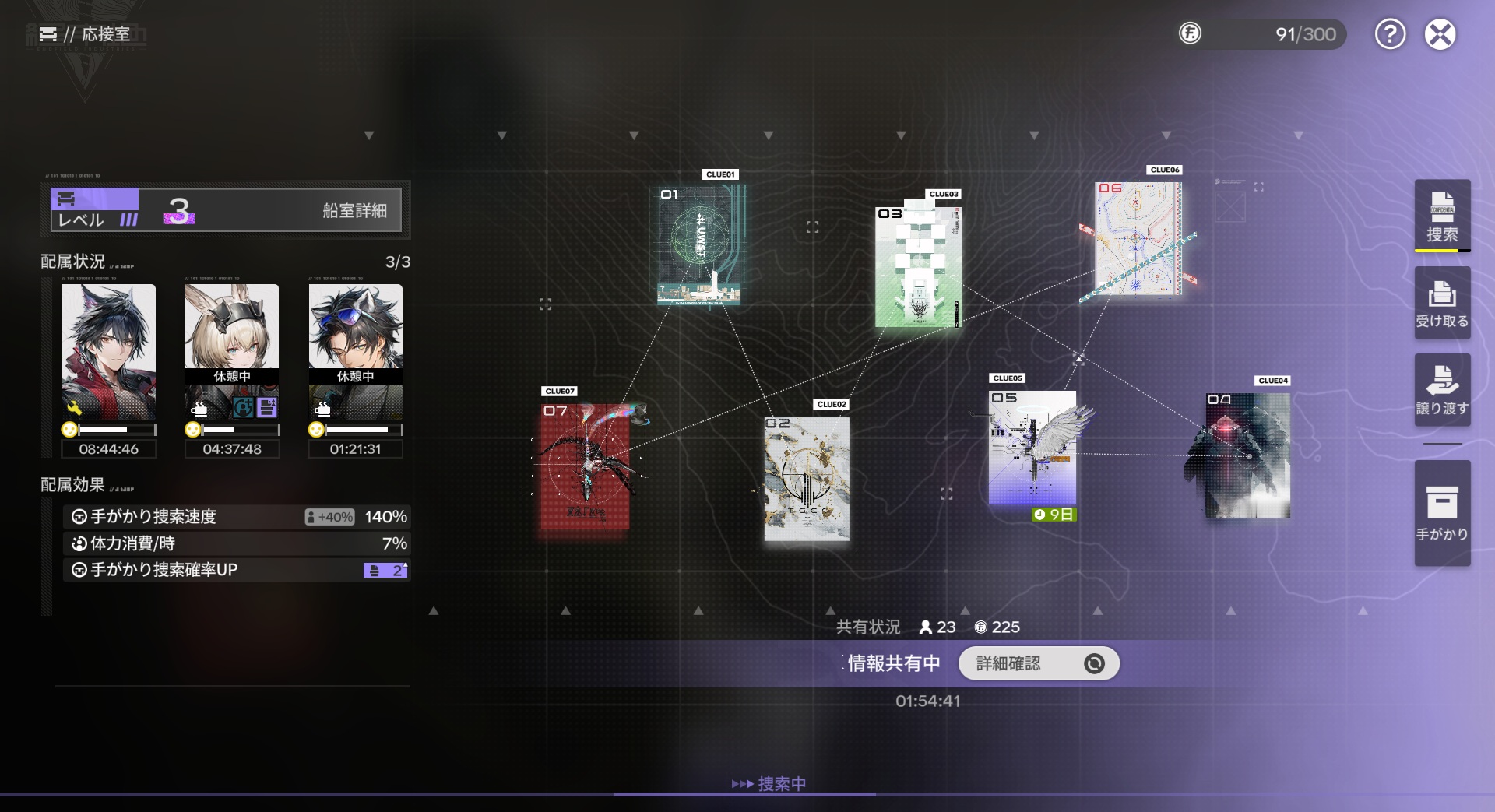Click the 詳細確認 details button
The image size is (1495, 812).
tap(1038, 663)
